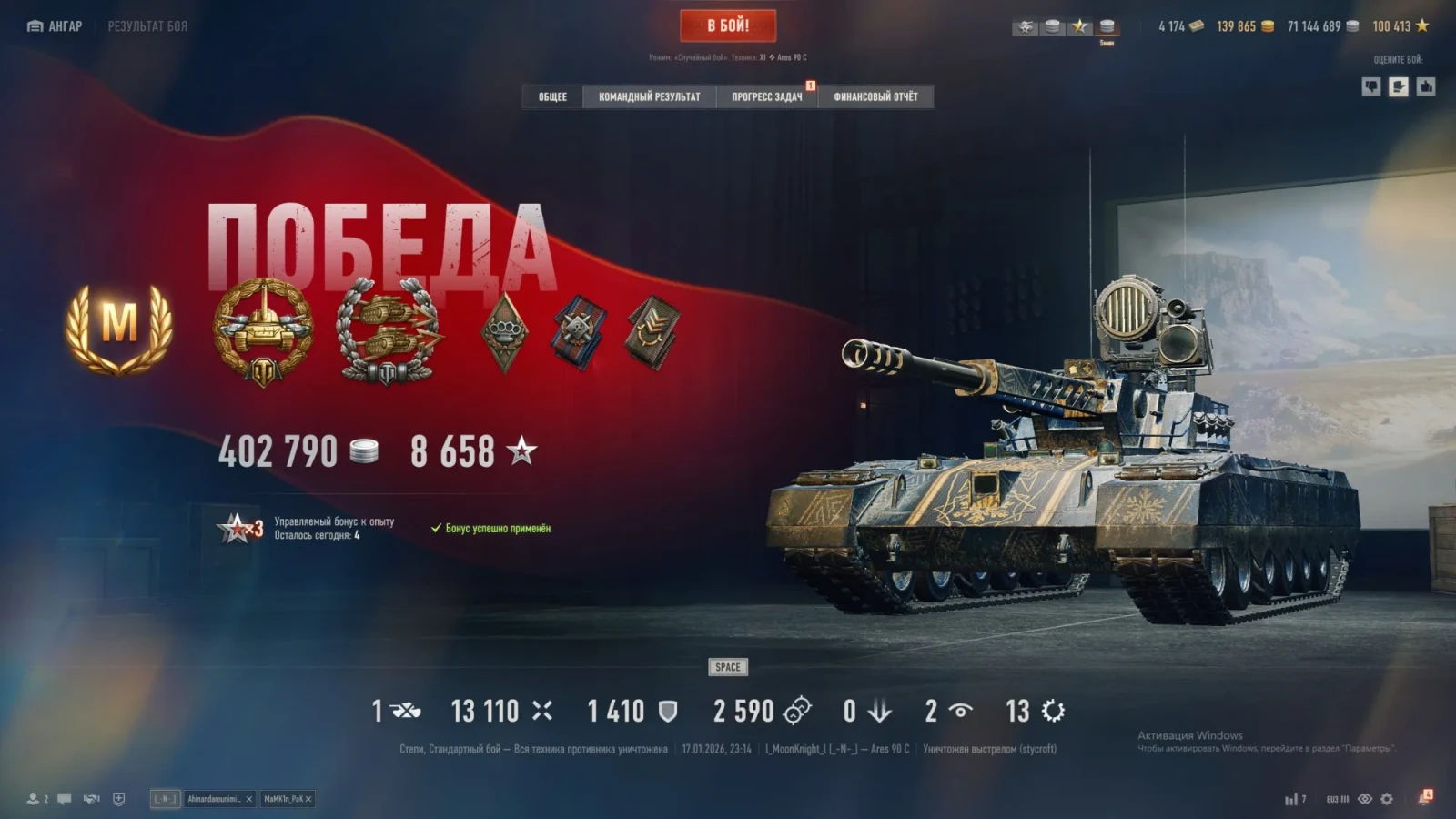
Task: Return to the Ангар (garage) screen
Action: pyautogui.click(x=55, y=26)
